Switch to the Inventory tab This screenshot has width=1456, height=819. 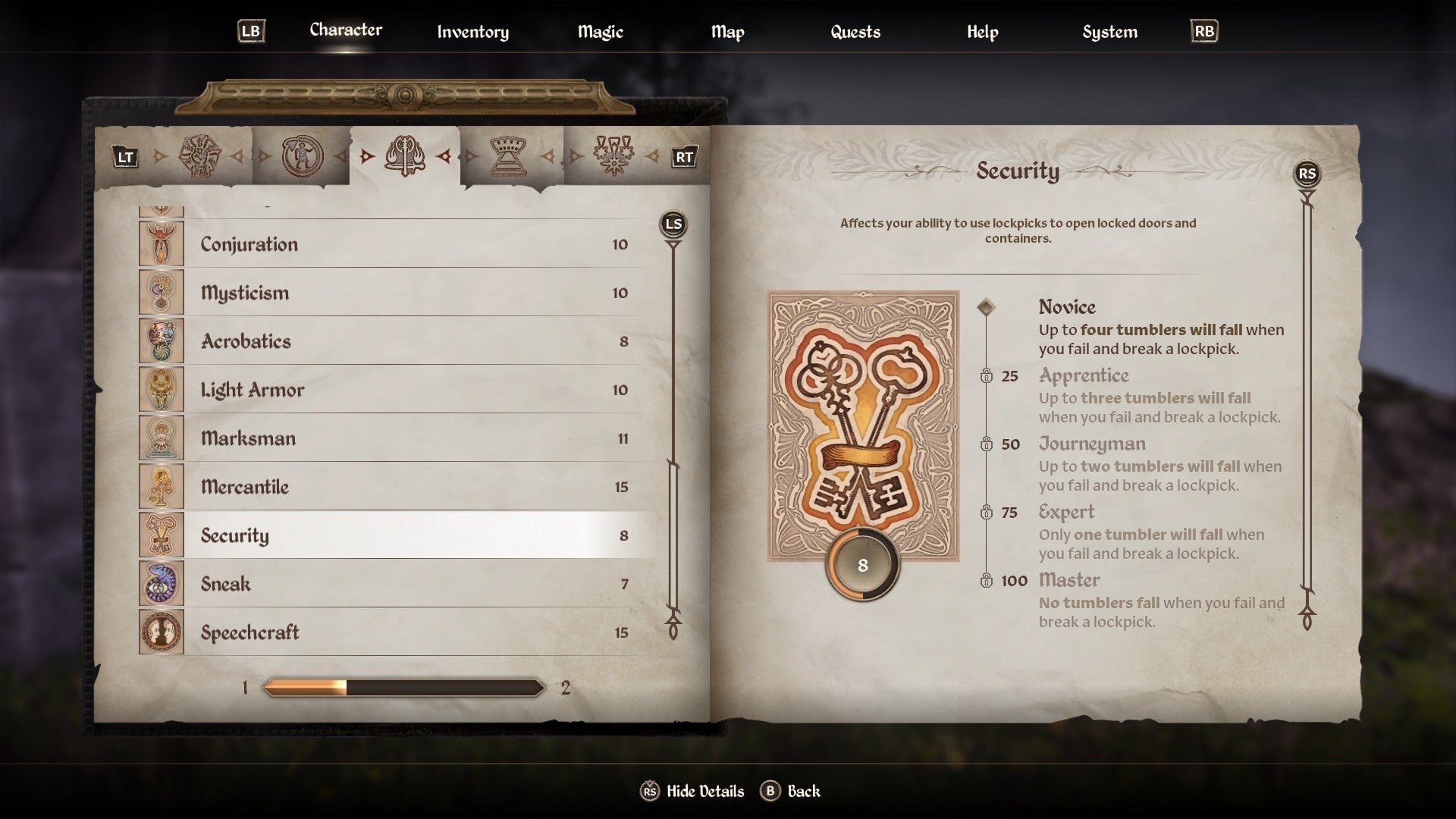point(472,32)
